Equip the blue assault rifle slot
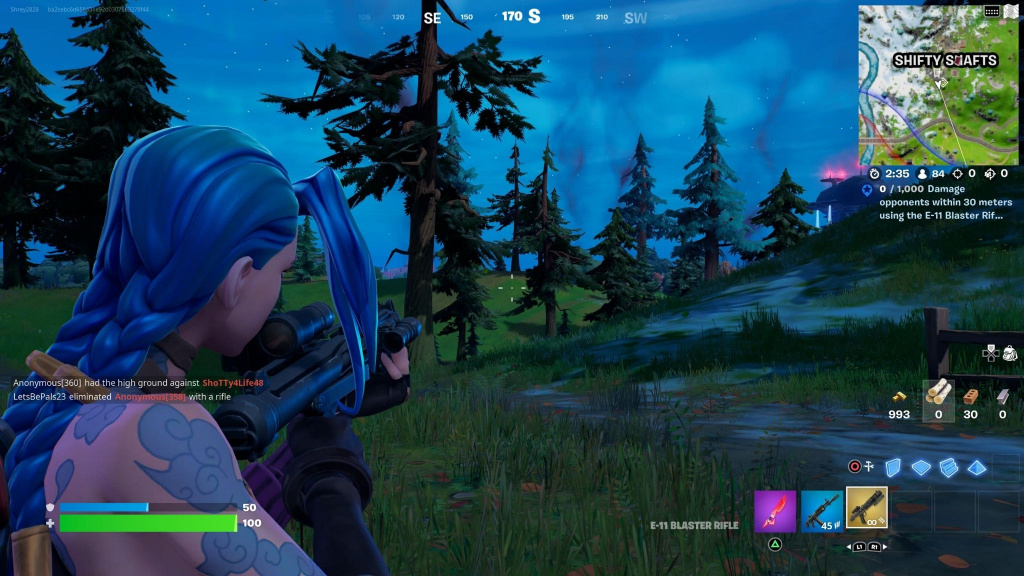The width and height of the screenshot is (1024, 576). (x=821, y=510)
